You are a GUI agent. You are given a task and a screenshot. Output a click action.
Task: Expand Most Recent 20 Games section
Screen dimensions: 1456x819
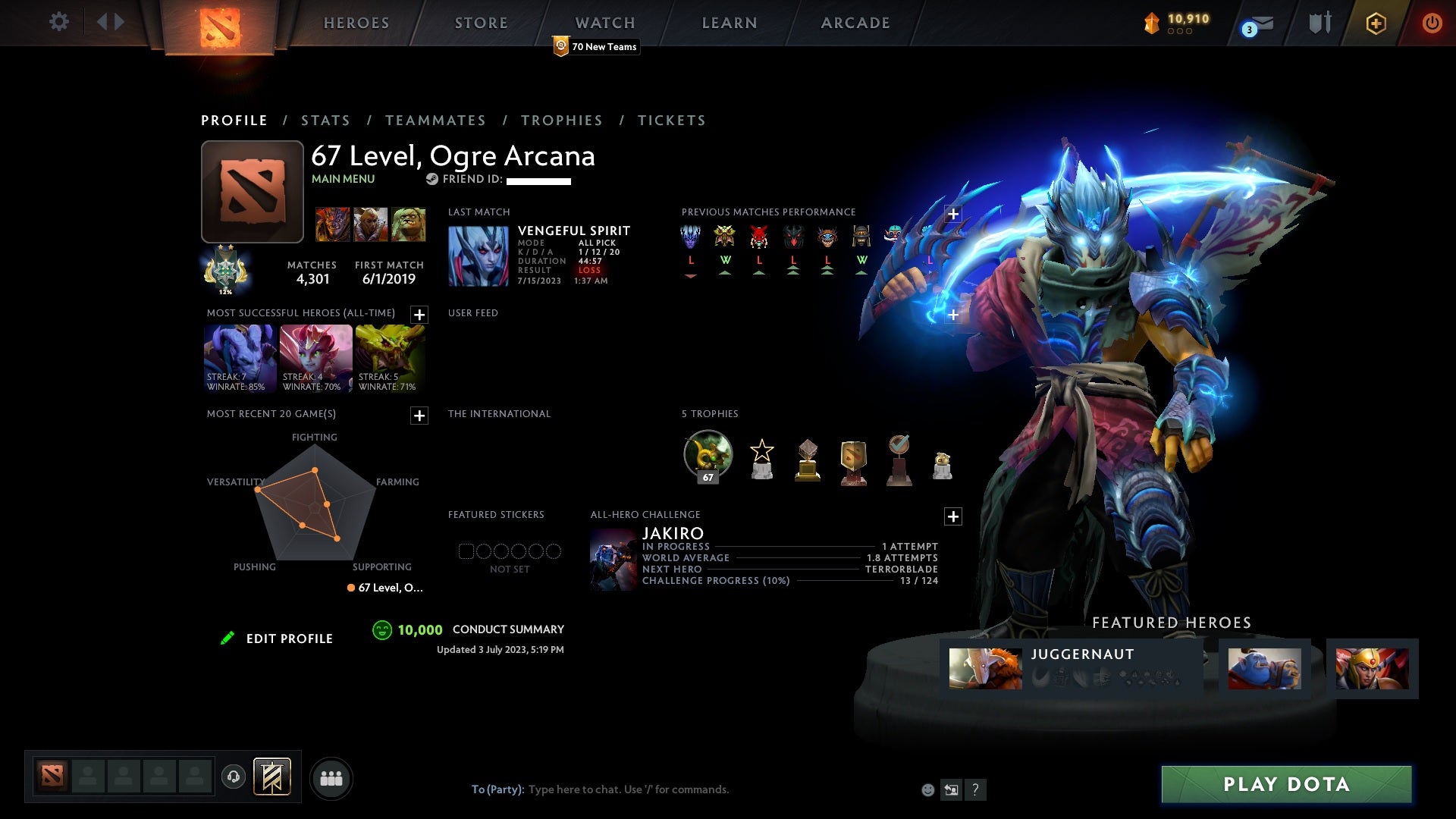pyautogui.click(x=418, y=416)
